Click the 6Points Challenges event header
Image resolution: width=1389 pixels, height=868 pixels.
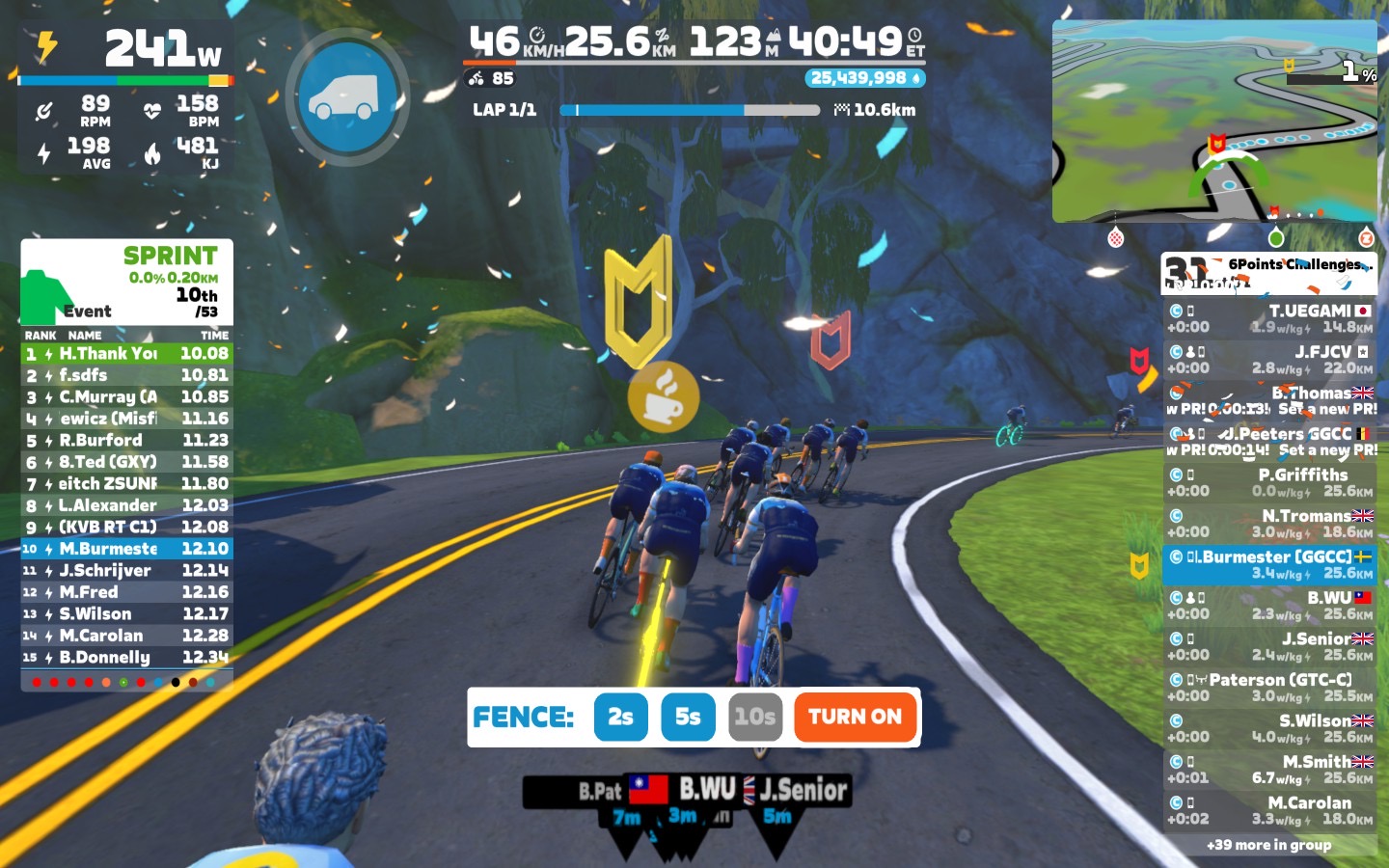(x=1268, y=273)
